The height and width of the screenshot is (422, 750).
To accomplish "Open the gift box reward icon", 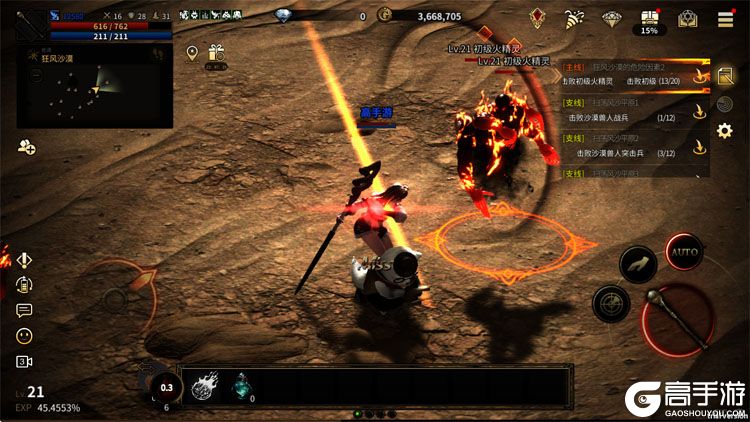I will 216,54.
